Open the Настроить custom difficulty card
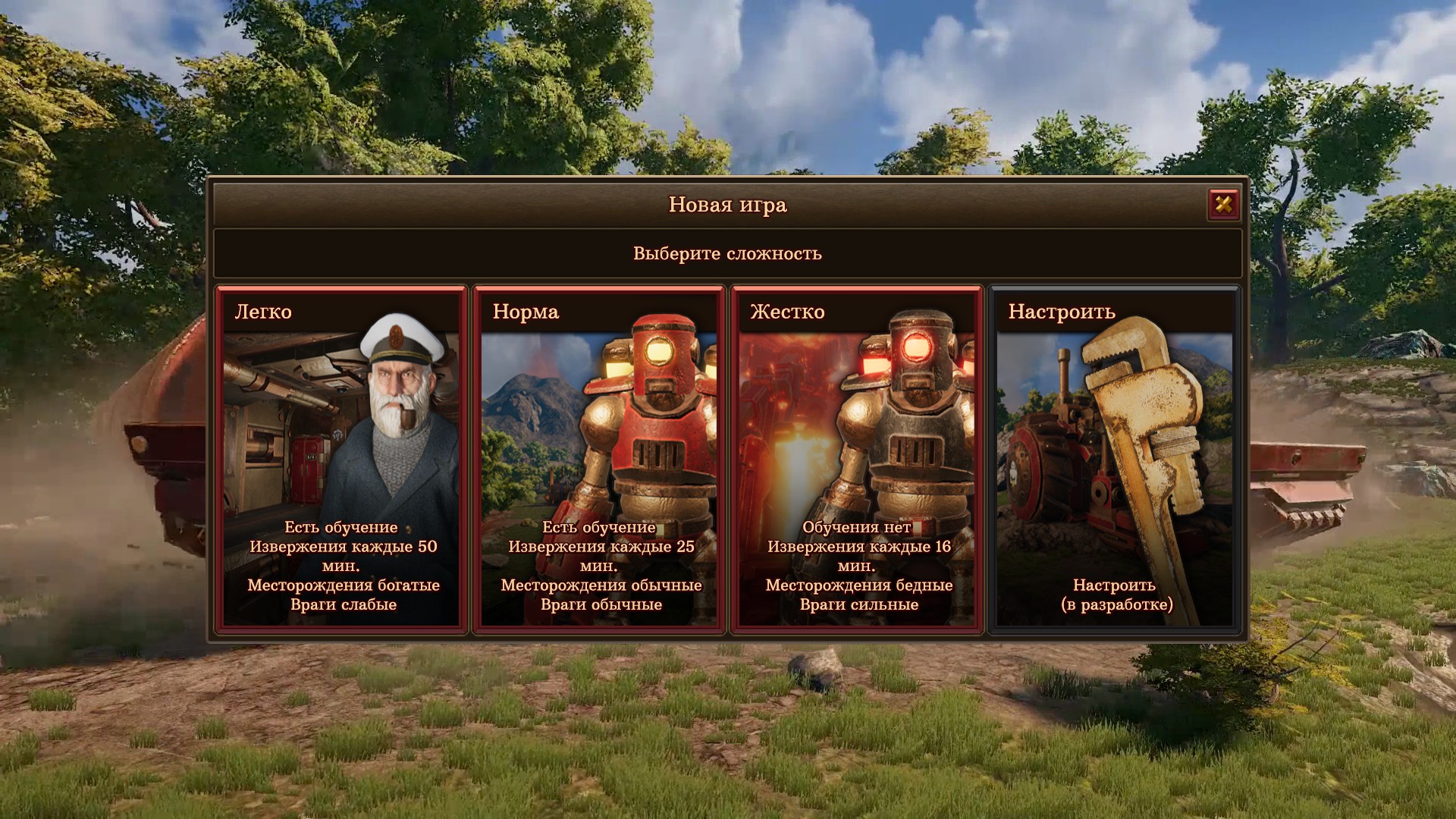Screen dimensions: 1456x819 [x=1115, y=459]
